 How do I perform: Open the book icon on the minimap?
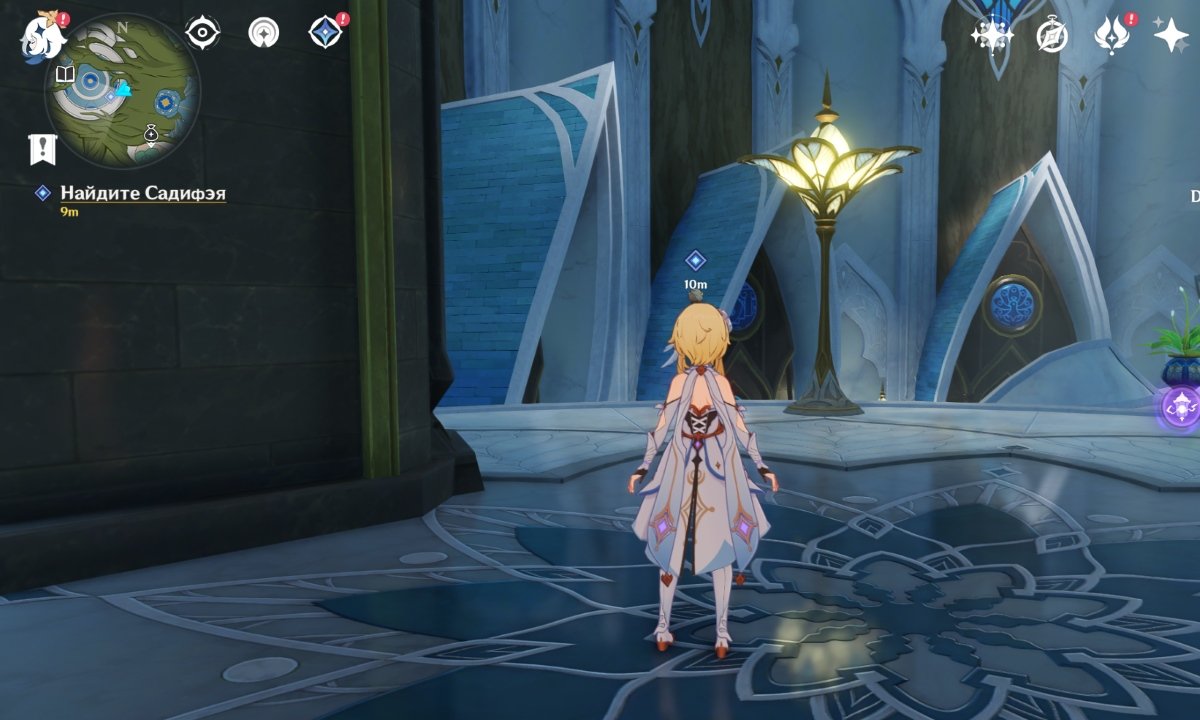[x=65, y=75]
